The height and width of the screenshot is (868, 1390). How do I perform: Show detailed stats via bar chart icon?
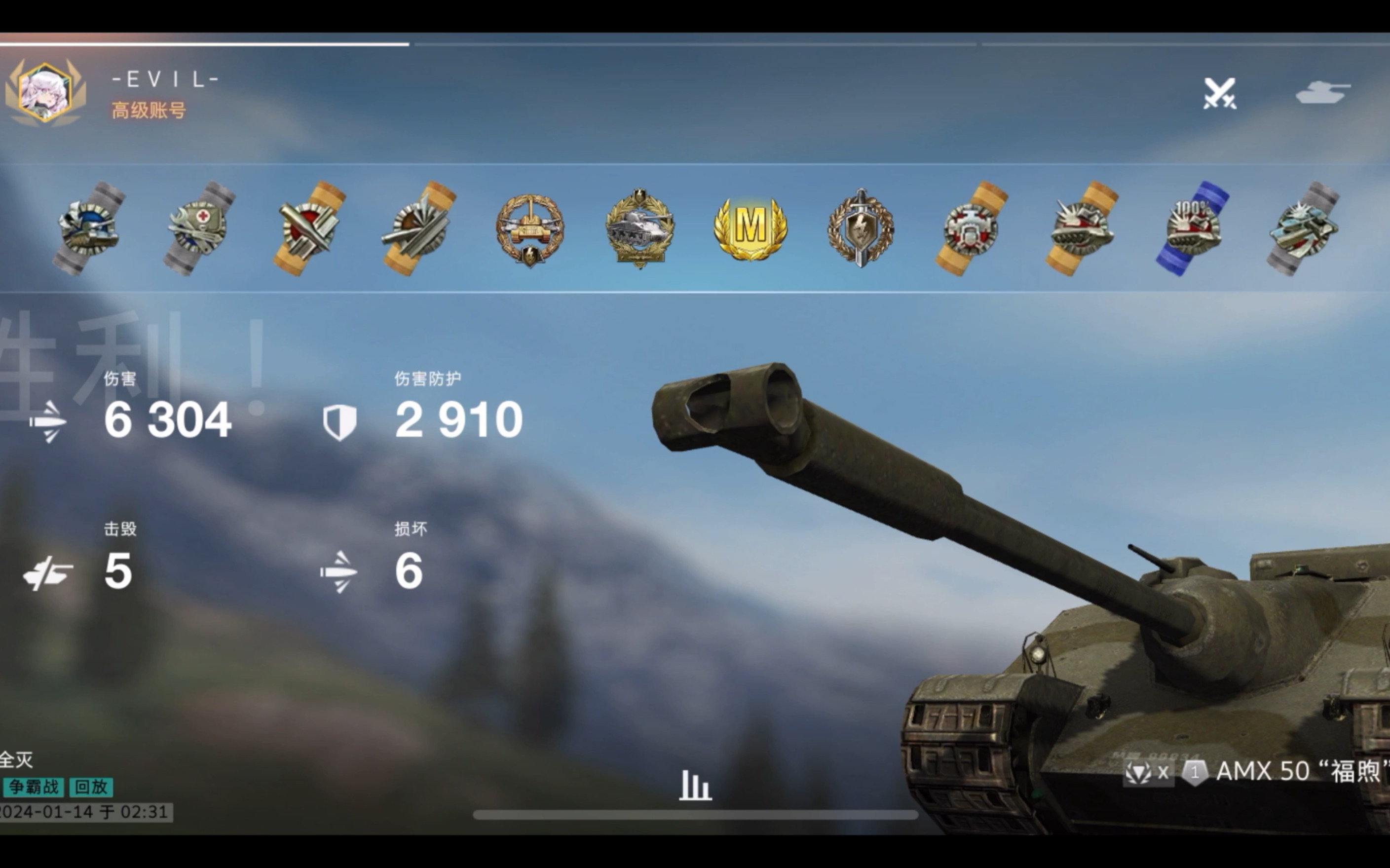click(x=695, y=785)
